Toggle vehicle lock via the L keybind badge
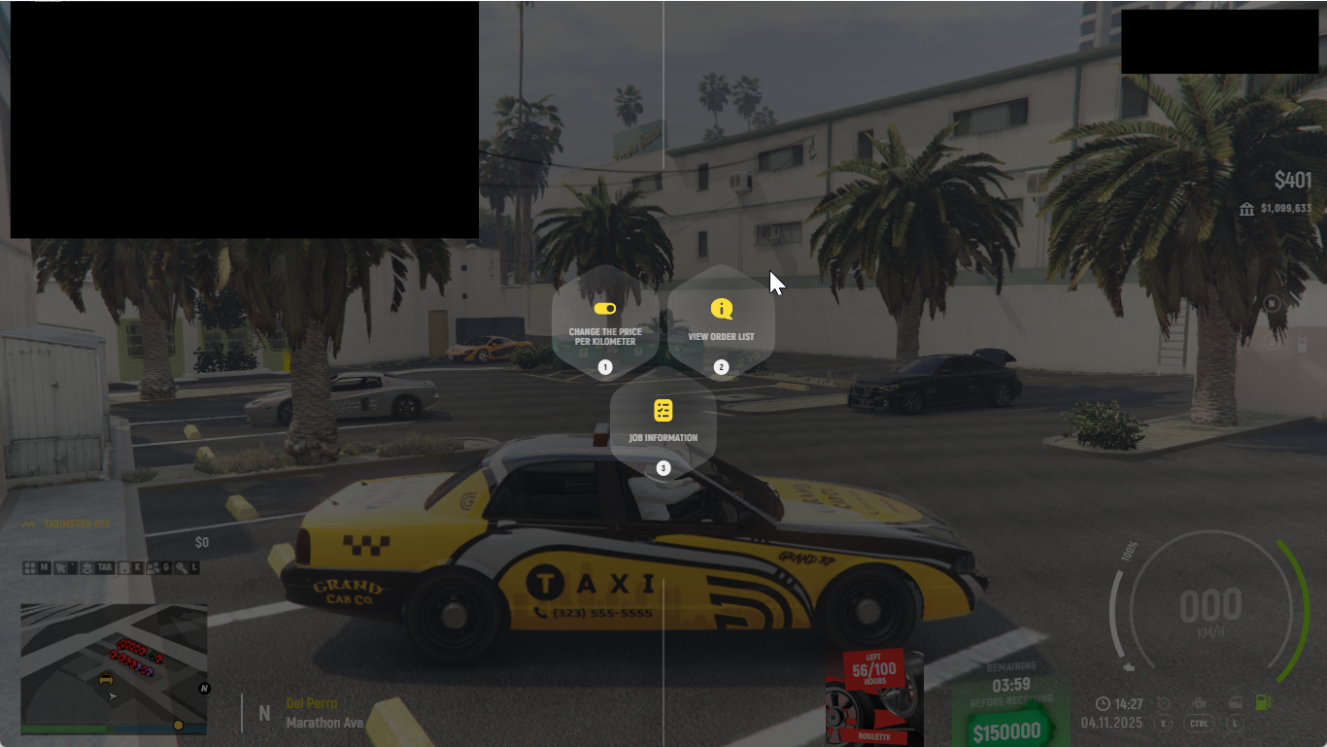The image size is (1327, 747). tap(1235, 723)
